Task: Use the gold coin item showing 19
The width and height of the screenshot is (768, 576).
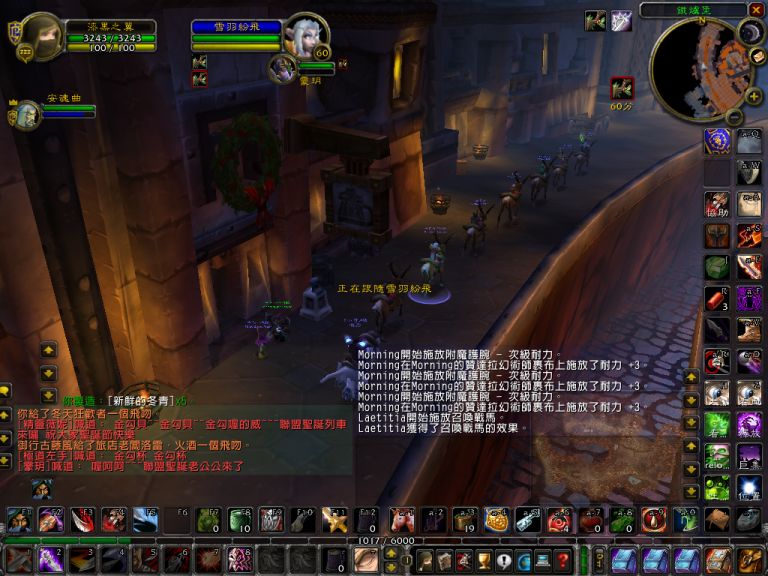Action: click(x=464, y=519)
